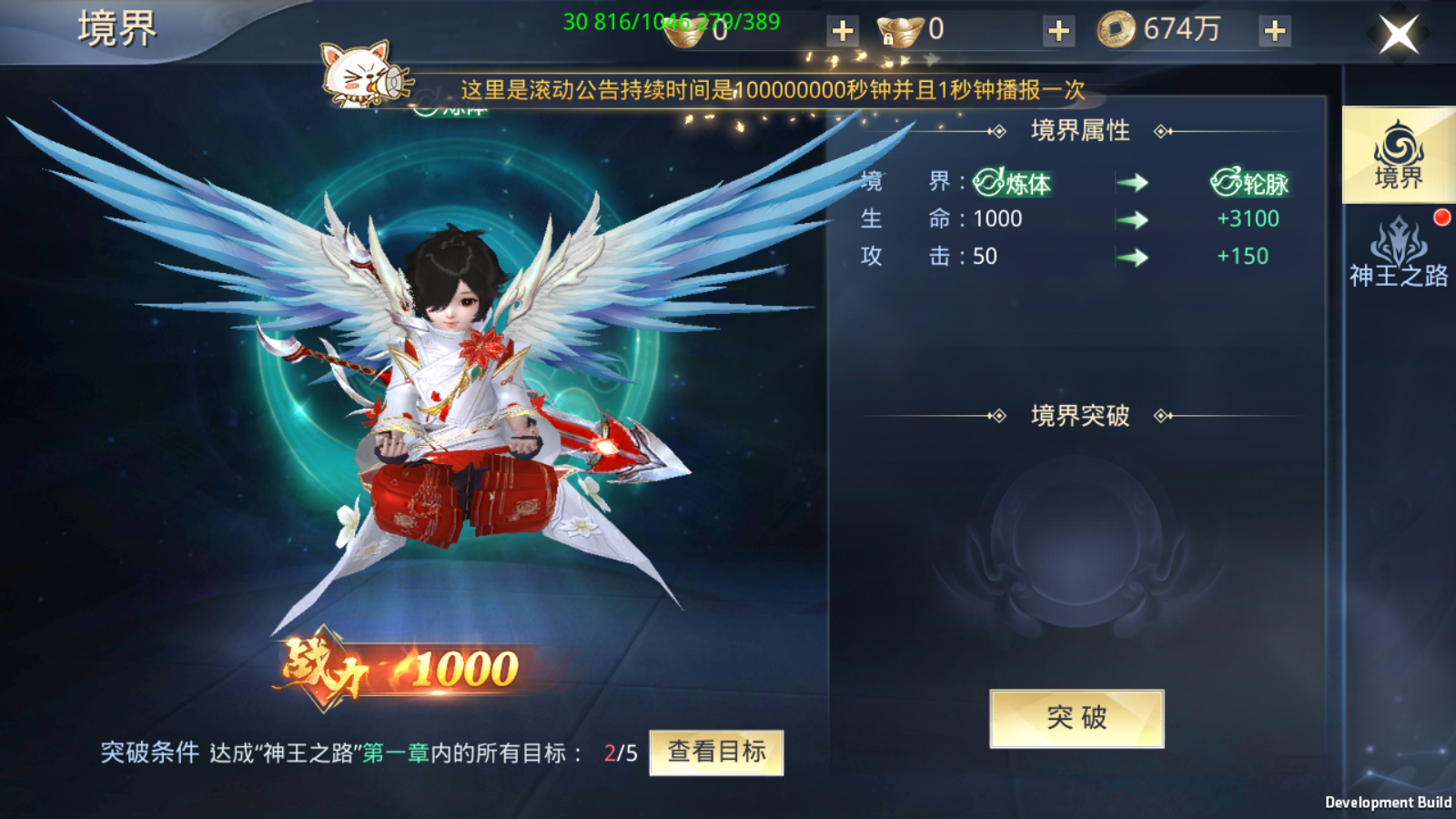This screenshot has height=819, width=1456.
Task: Add bound gold ingots with plus button
Action: pos(1058,31)
